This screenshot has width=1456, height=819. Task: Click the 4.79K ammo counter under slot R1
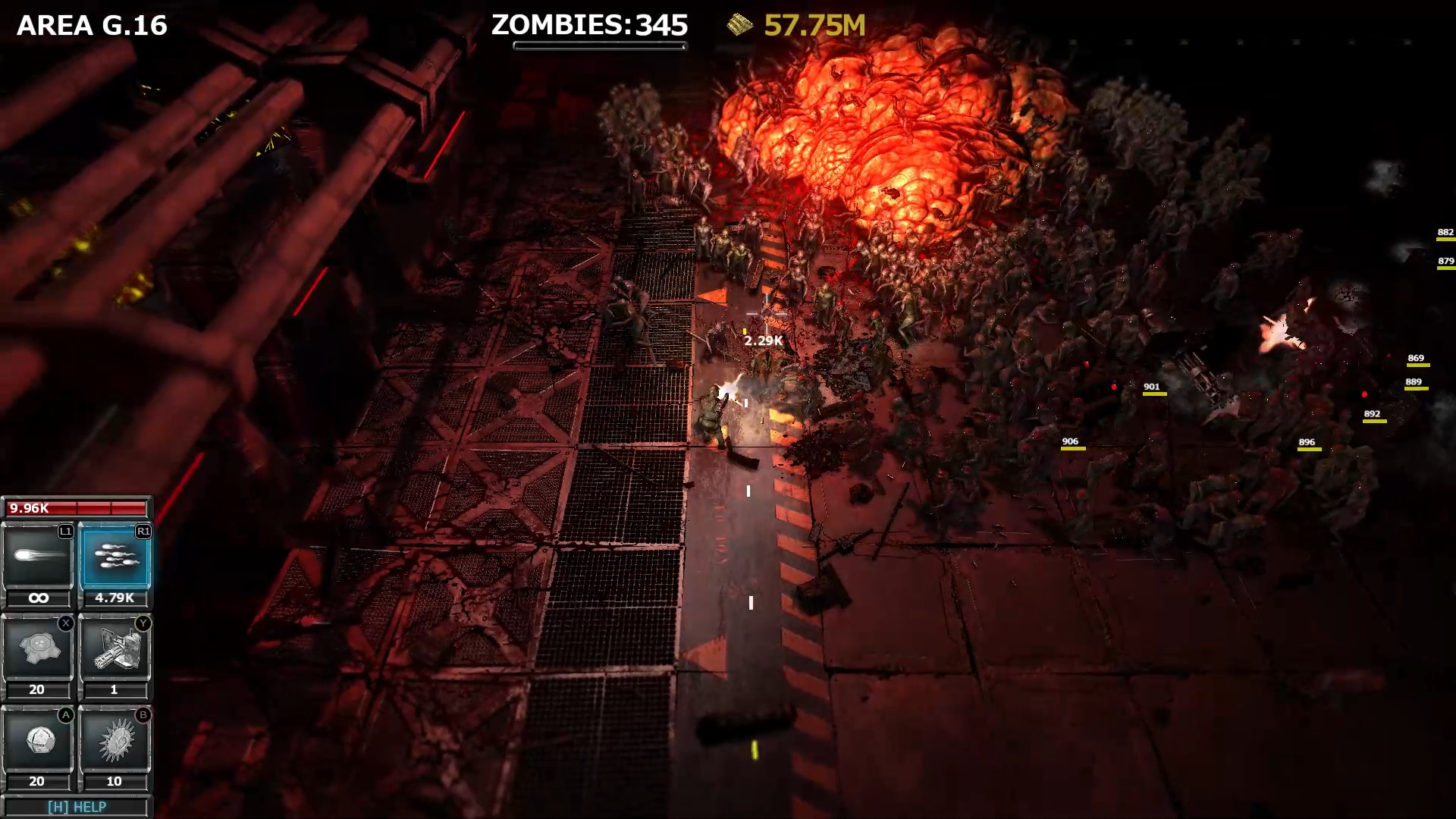[x=115, y=598]
